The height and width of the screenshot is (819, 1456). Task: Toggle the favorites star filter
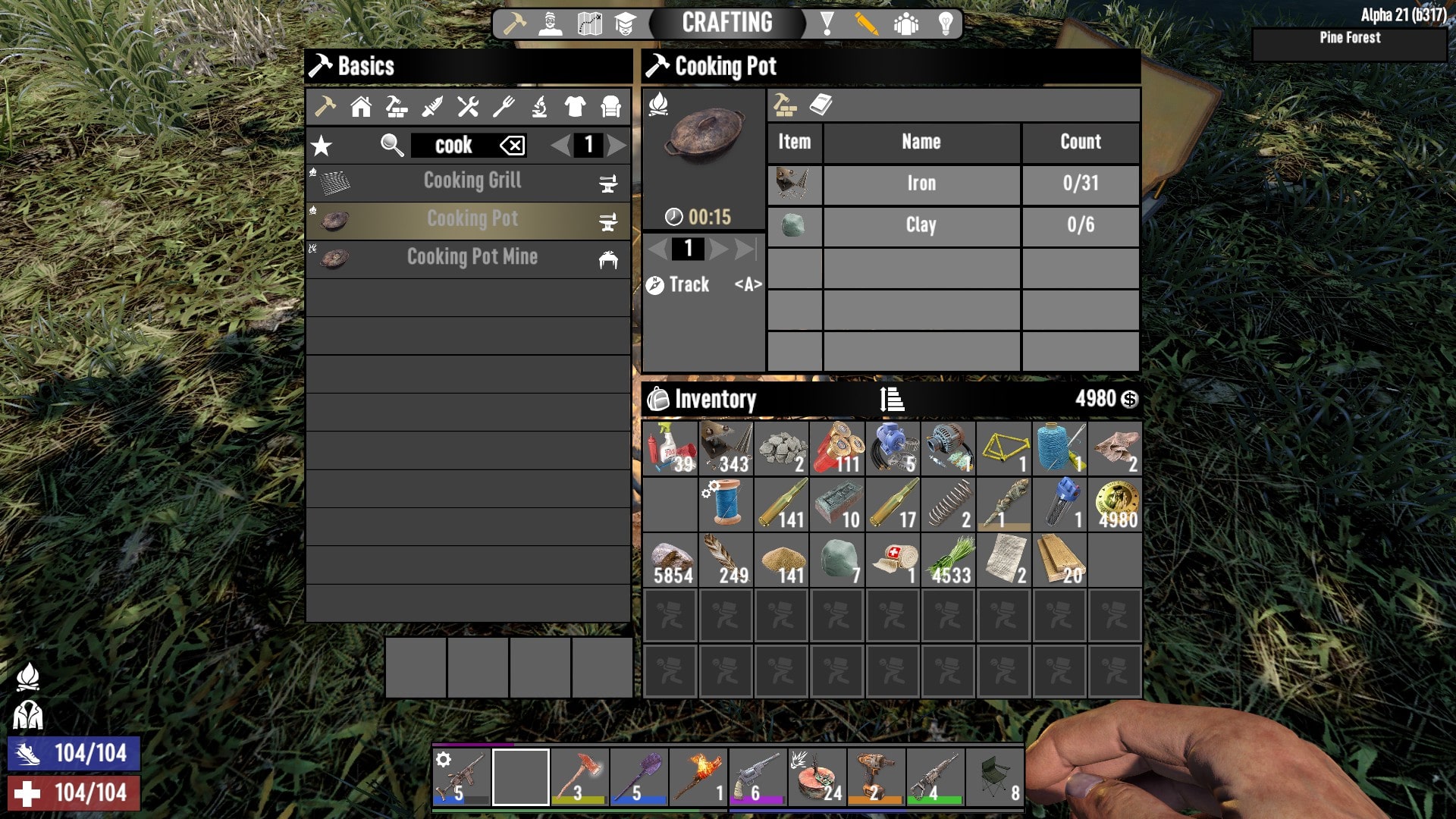322,145
